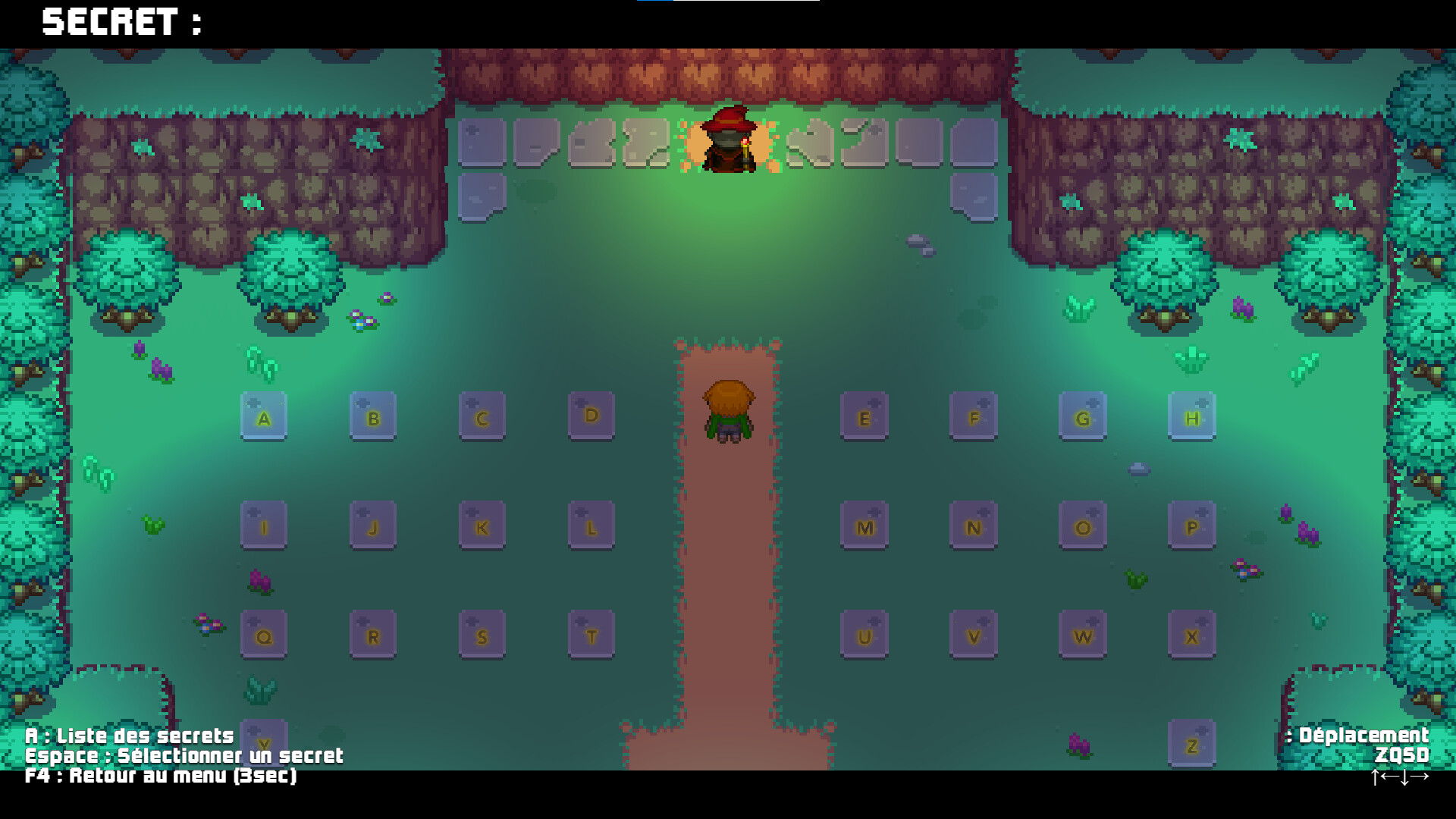Click the letter T stone tile
The image size is (1456, 819).
coord(591,635)
